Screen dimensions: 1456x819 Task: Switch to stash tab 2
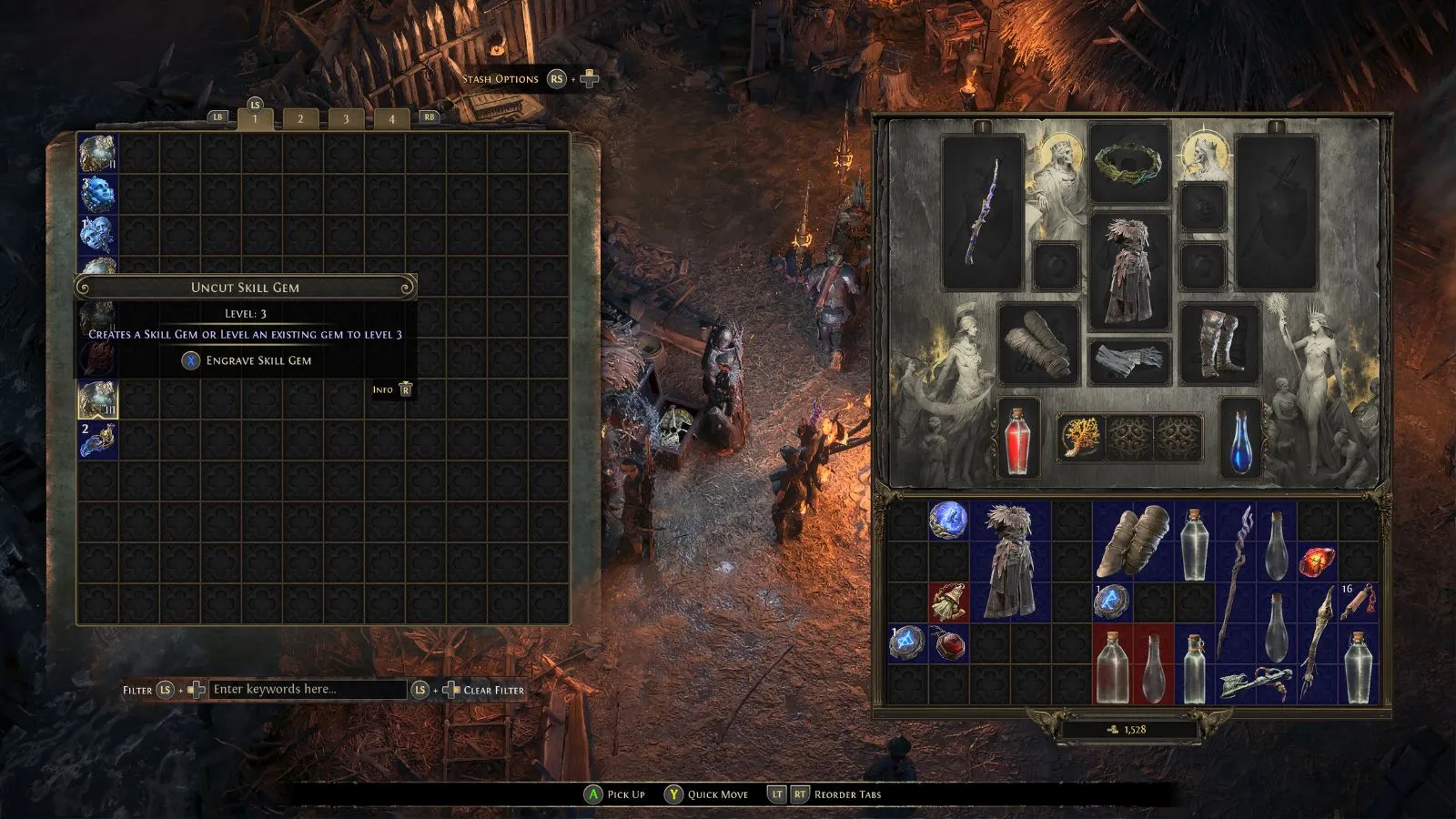tap(300, 118)
